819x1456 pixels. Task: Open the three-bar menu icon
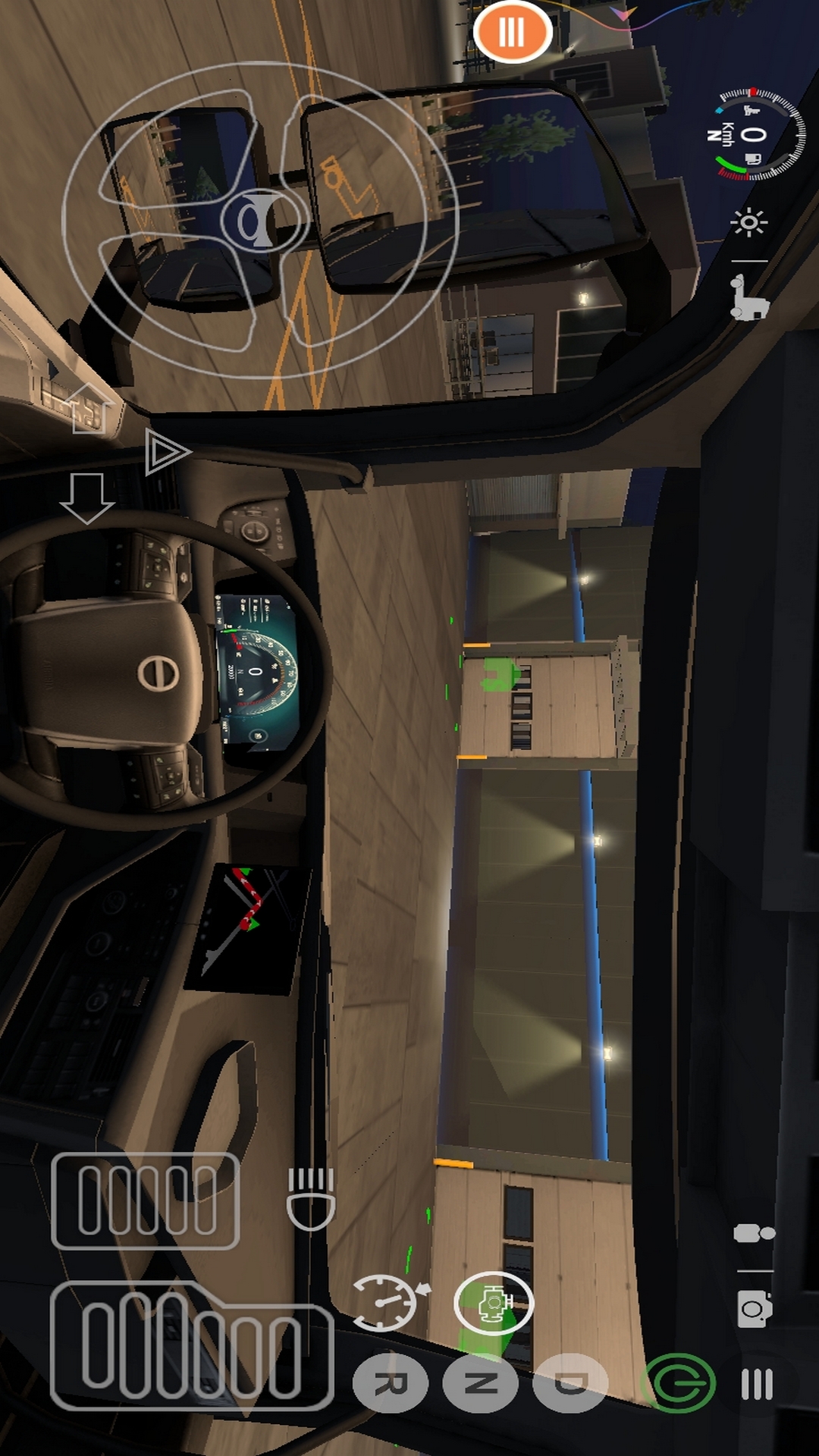tap(756, 1384)
